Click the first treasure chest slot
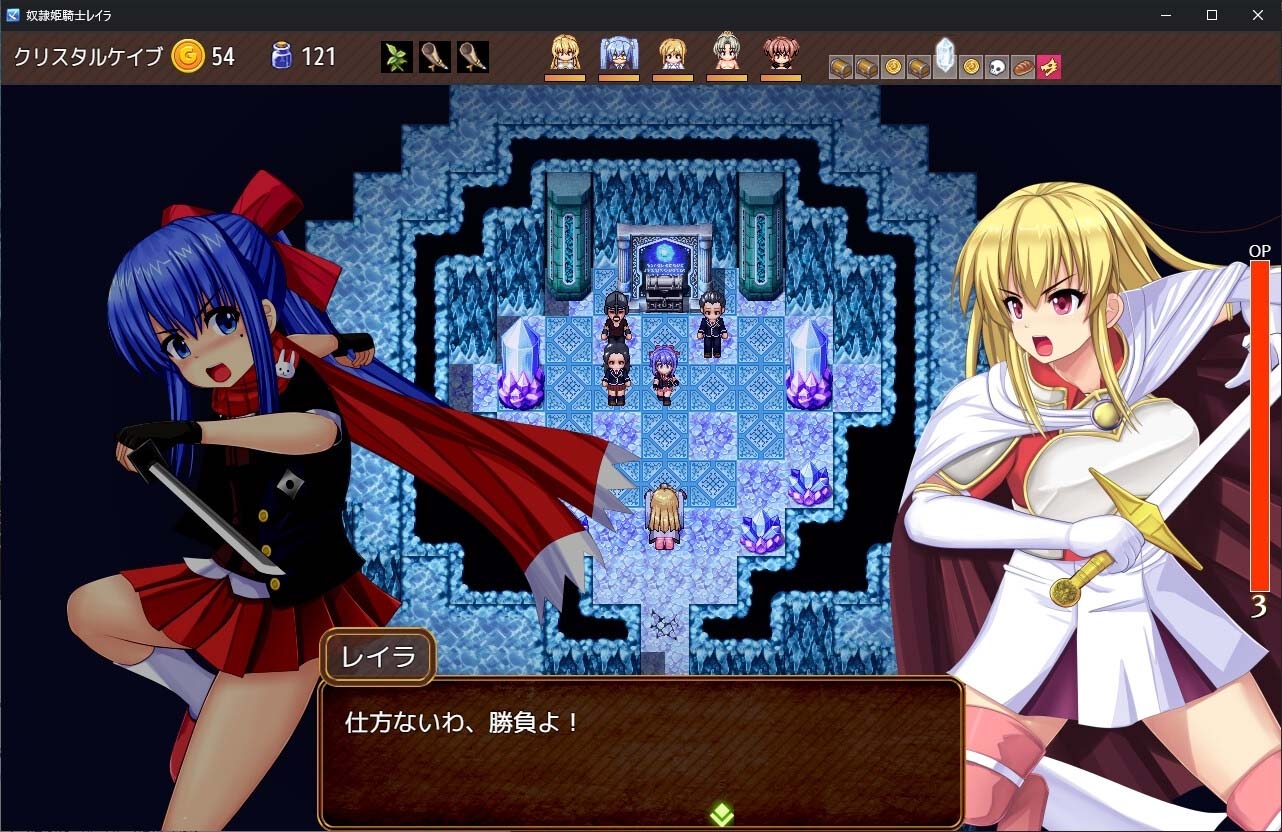 click(840, 65)
